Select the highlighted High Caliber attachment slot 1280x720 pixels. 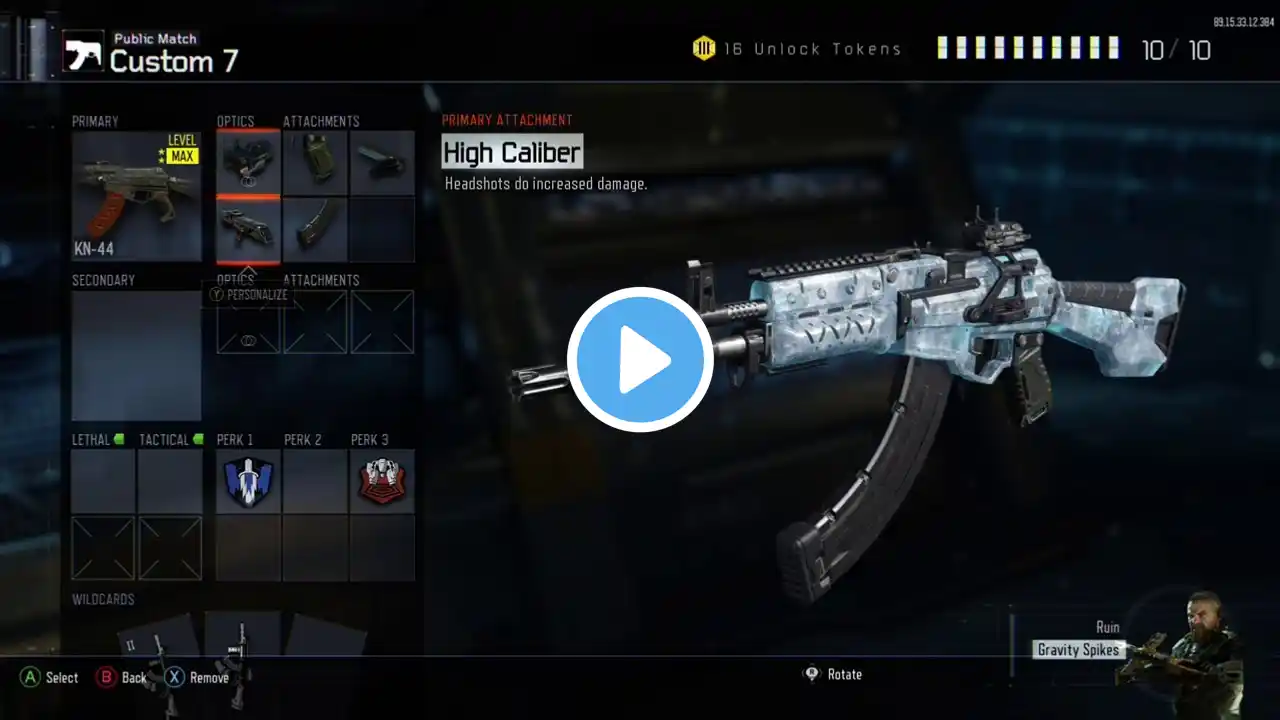[x=248, y=229]
